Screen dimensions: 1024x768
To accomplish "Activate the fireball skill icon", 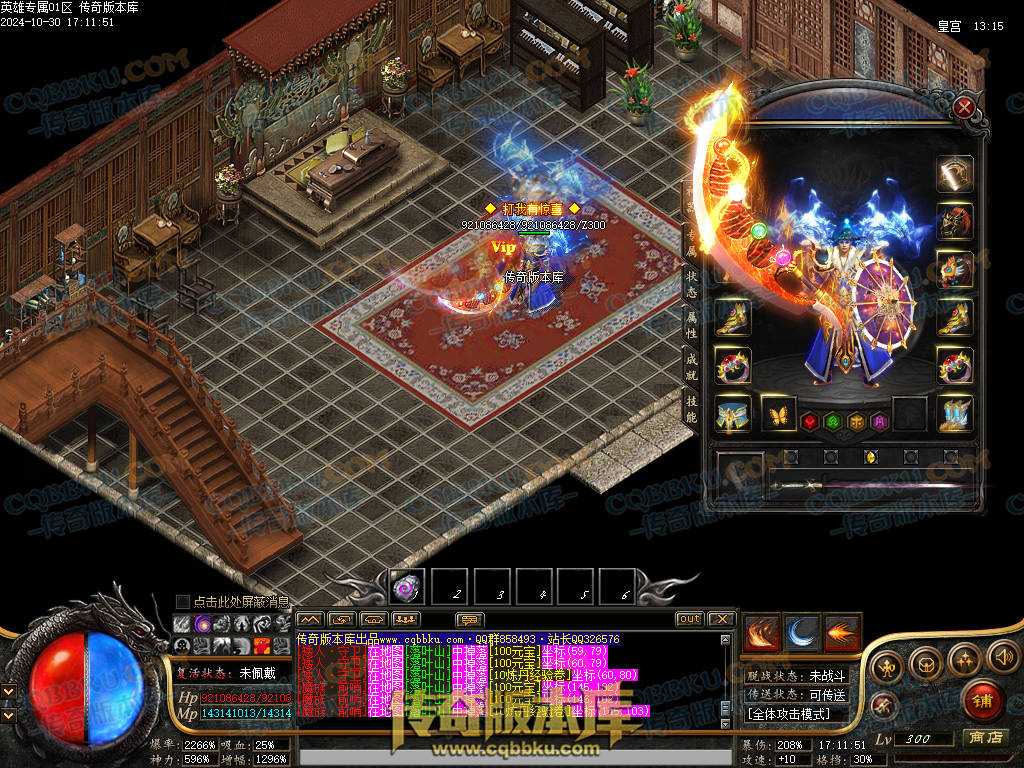I will [x=843, y=632].
